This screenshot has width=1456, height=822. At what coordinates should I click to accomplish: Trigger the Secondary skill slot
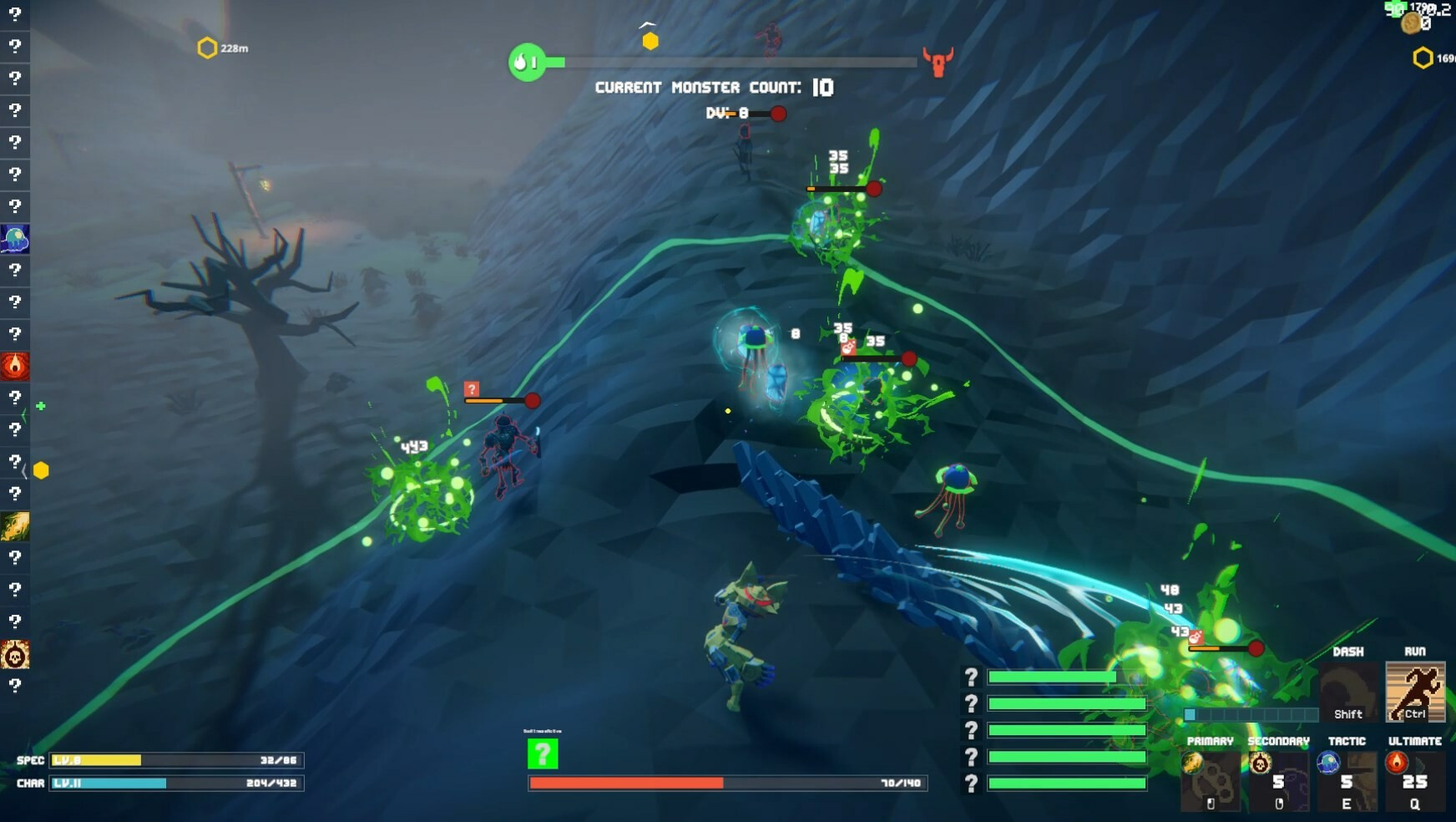1278,782
